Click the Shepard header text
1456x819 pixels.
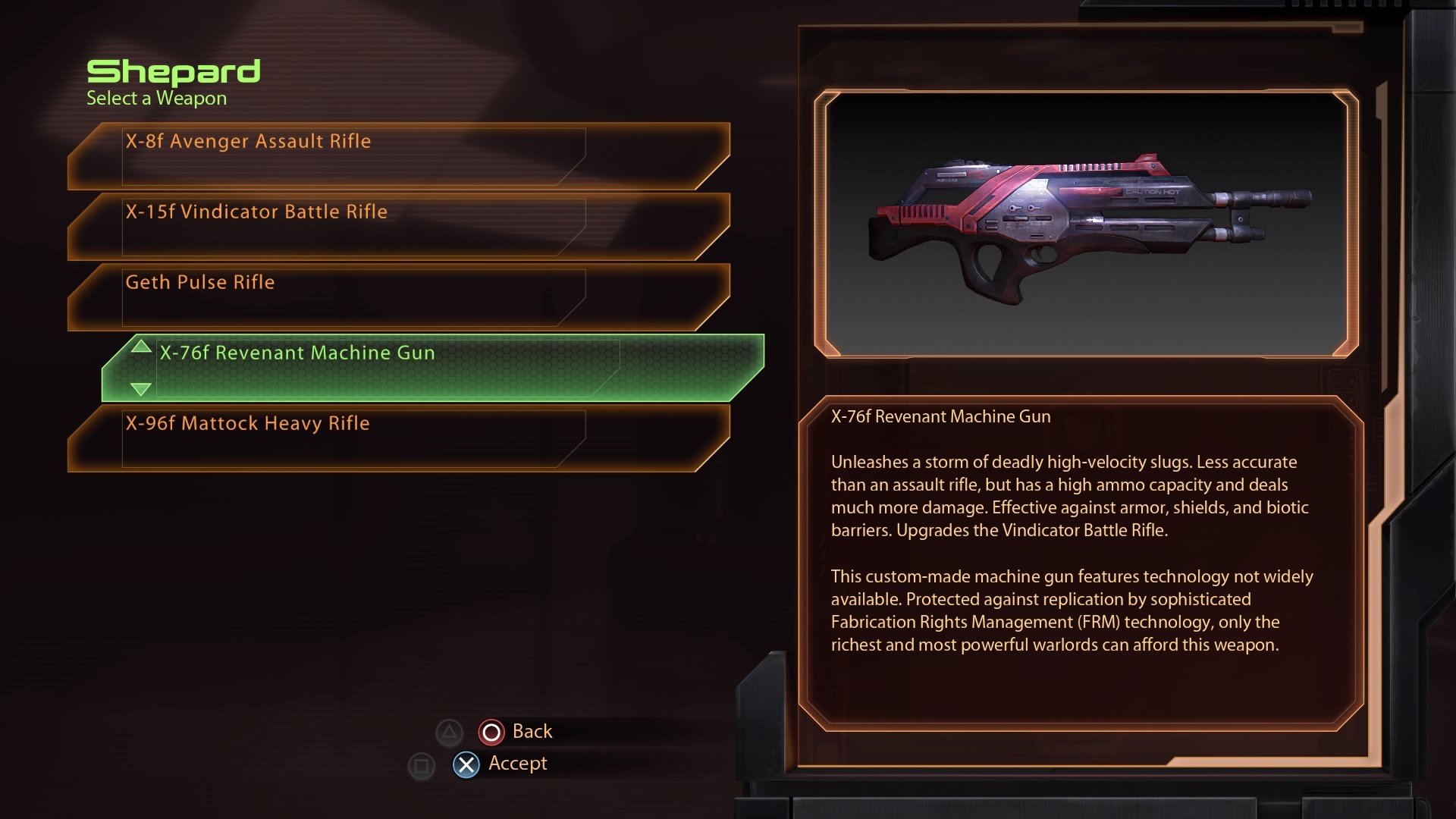[x=174, y=72]
